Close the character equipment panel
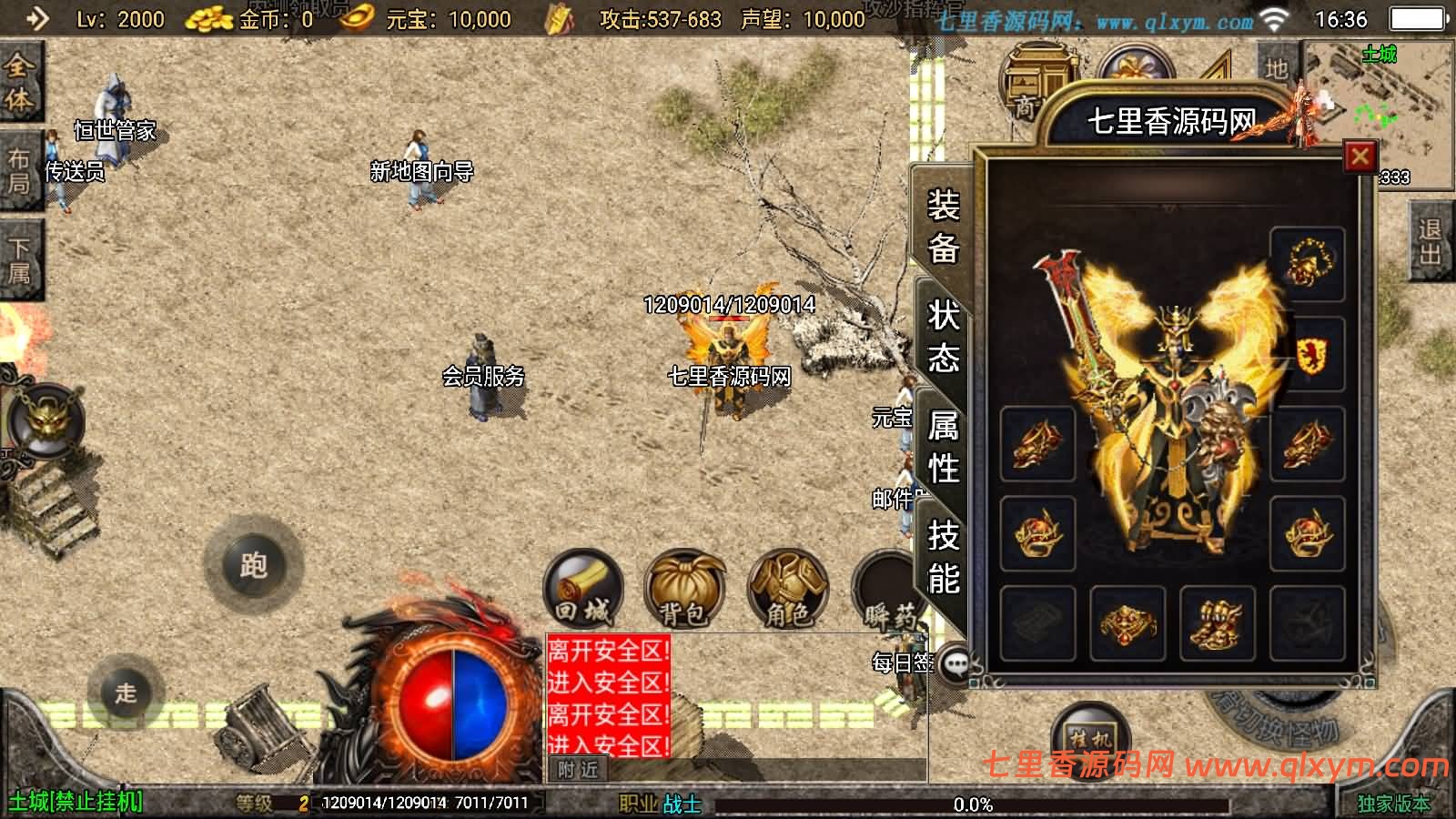The height and width of the screenshot is (819, 1456). pos(1360,157)
